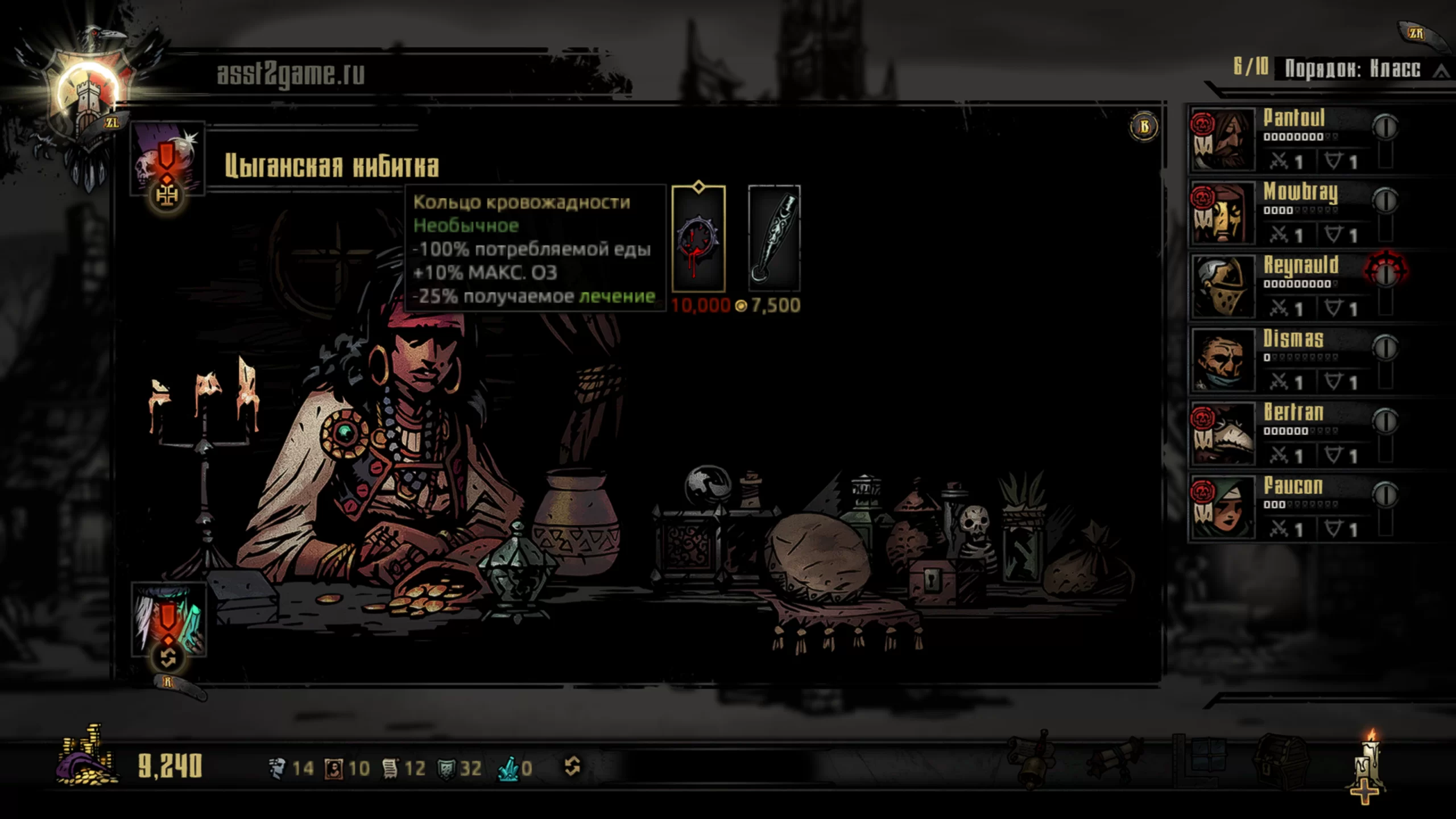Open the heirloom exchange arrows icon
This screenshot has width=1456, height=819.
(572, 767)
